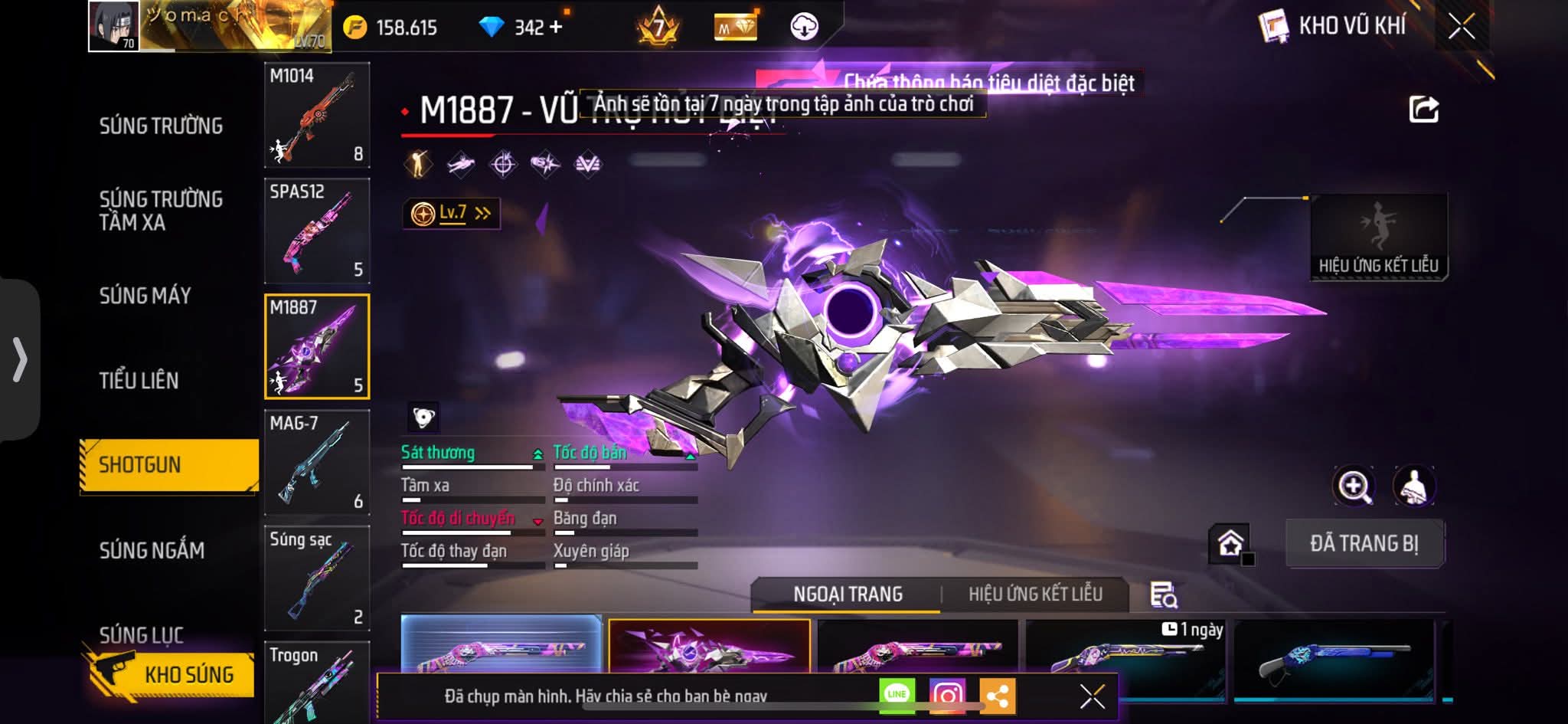Select the M1014 shotgun tile

click(317, 116)
